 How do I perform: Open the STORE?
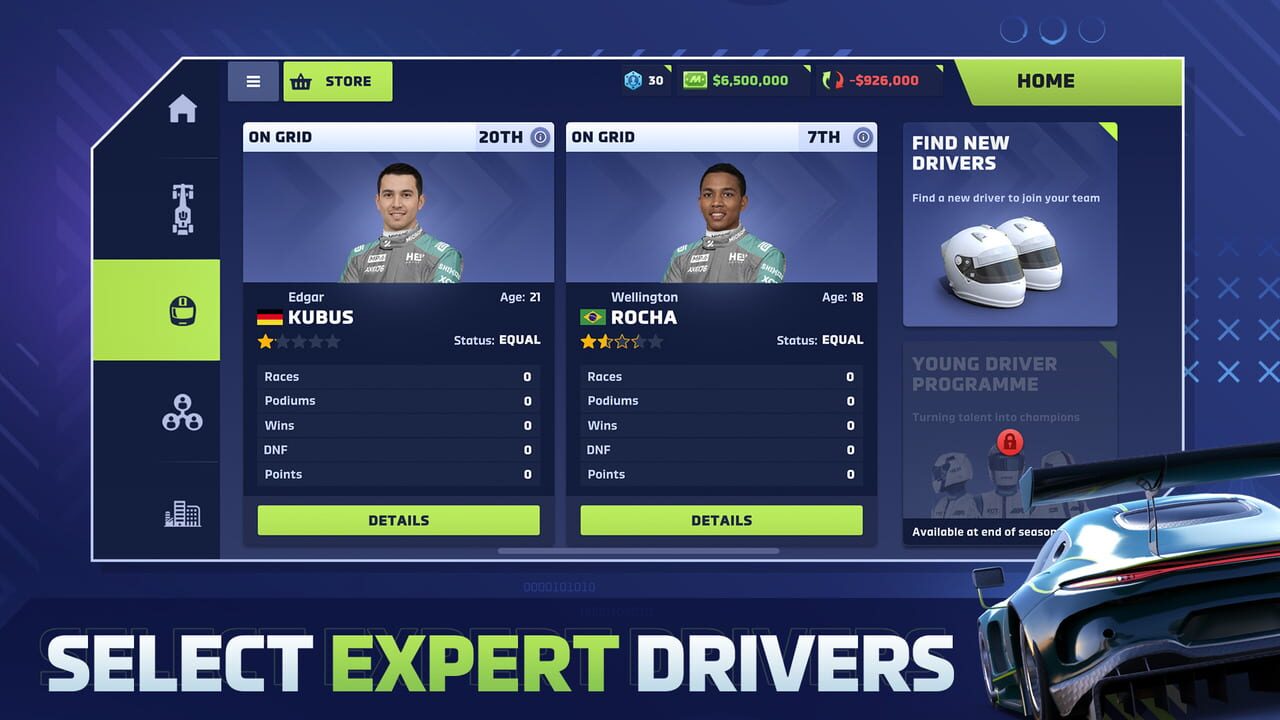338,81
